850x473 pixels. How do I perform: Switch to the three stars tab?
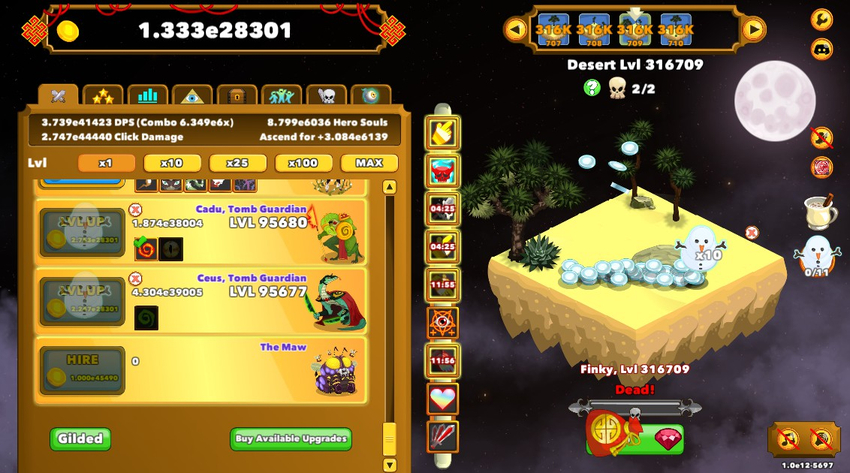click(x=102, y=97)
